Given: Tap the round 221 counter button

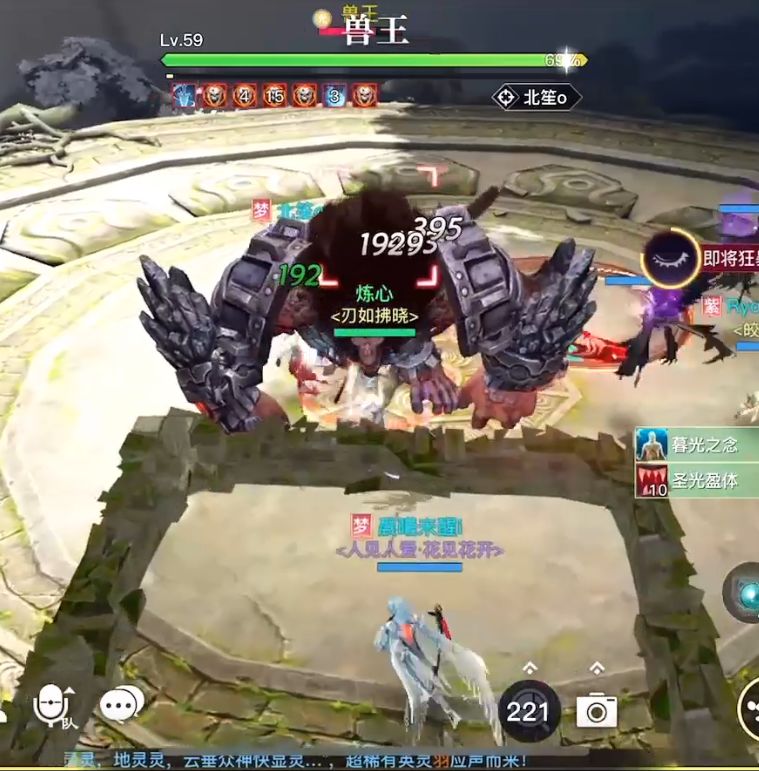Looking at the screenshot, I should click(529, 710).
